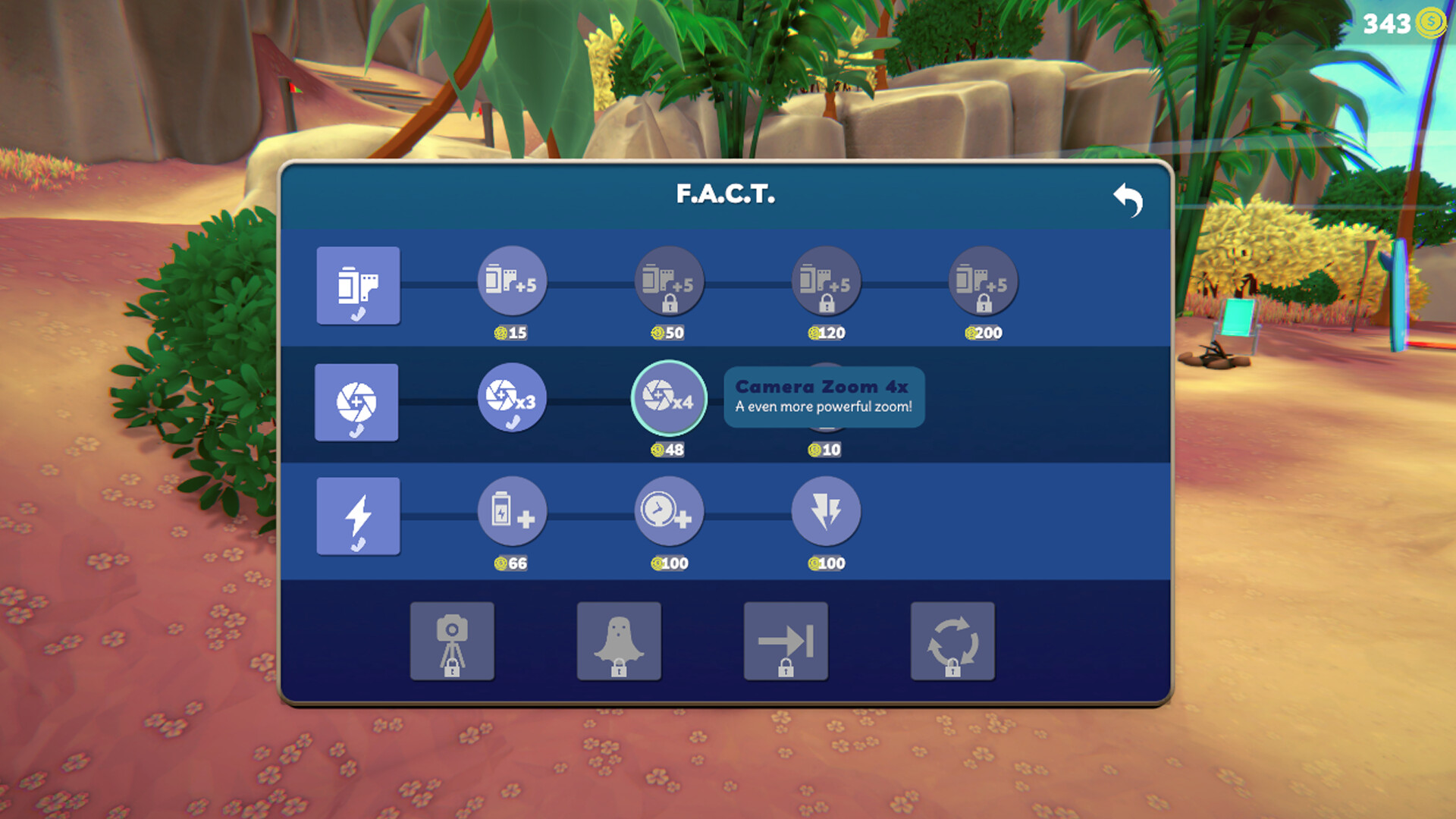Select the 120-coin locked film upgrade
This screenshot has width=1456, height=819.
pyautogui.click(x=826, y=282)
